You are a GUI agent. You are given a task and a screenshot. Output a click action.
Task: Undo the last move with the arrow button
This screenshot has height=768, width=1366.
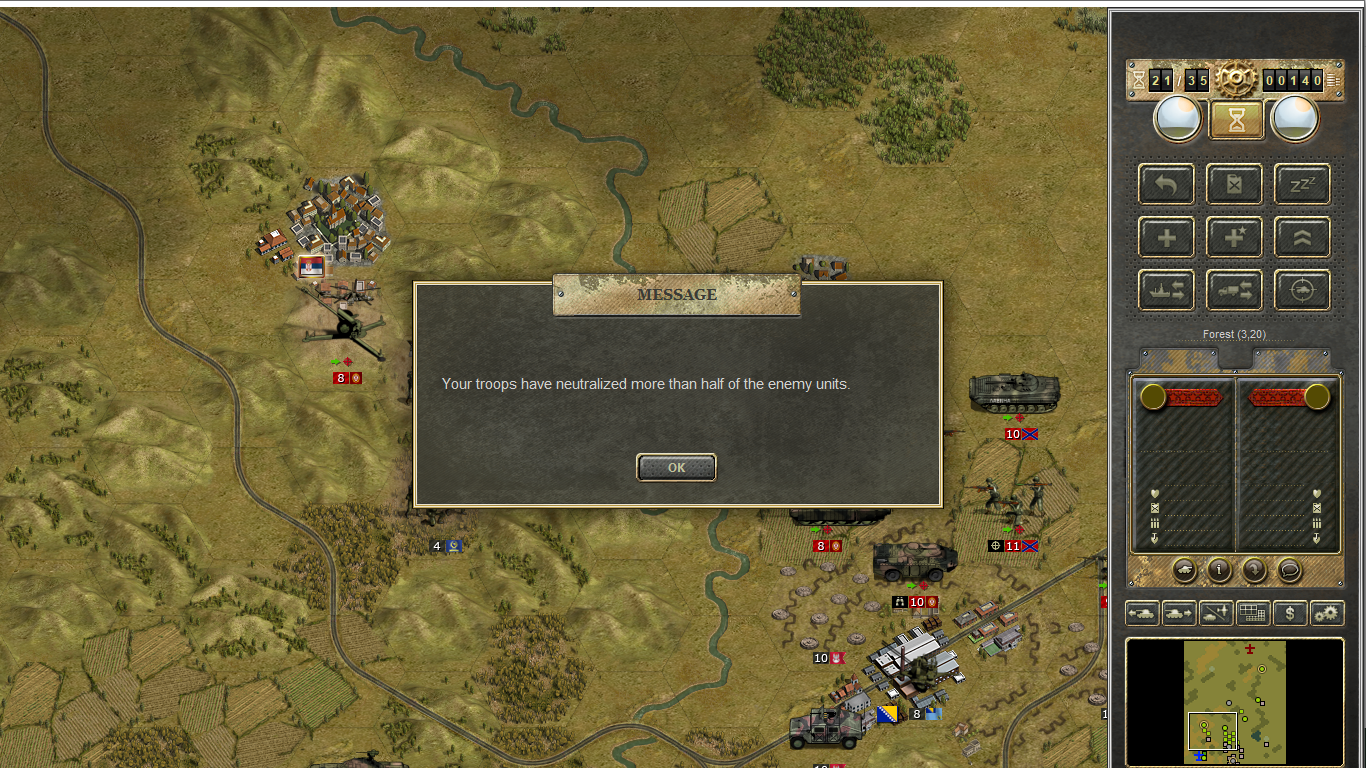1166,185
